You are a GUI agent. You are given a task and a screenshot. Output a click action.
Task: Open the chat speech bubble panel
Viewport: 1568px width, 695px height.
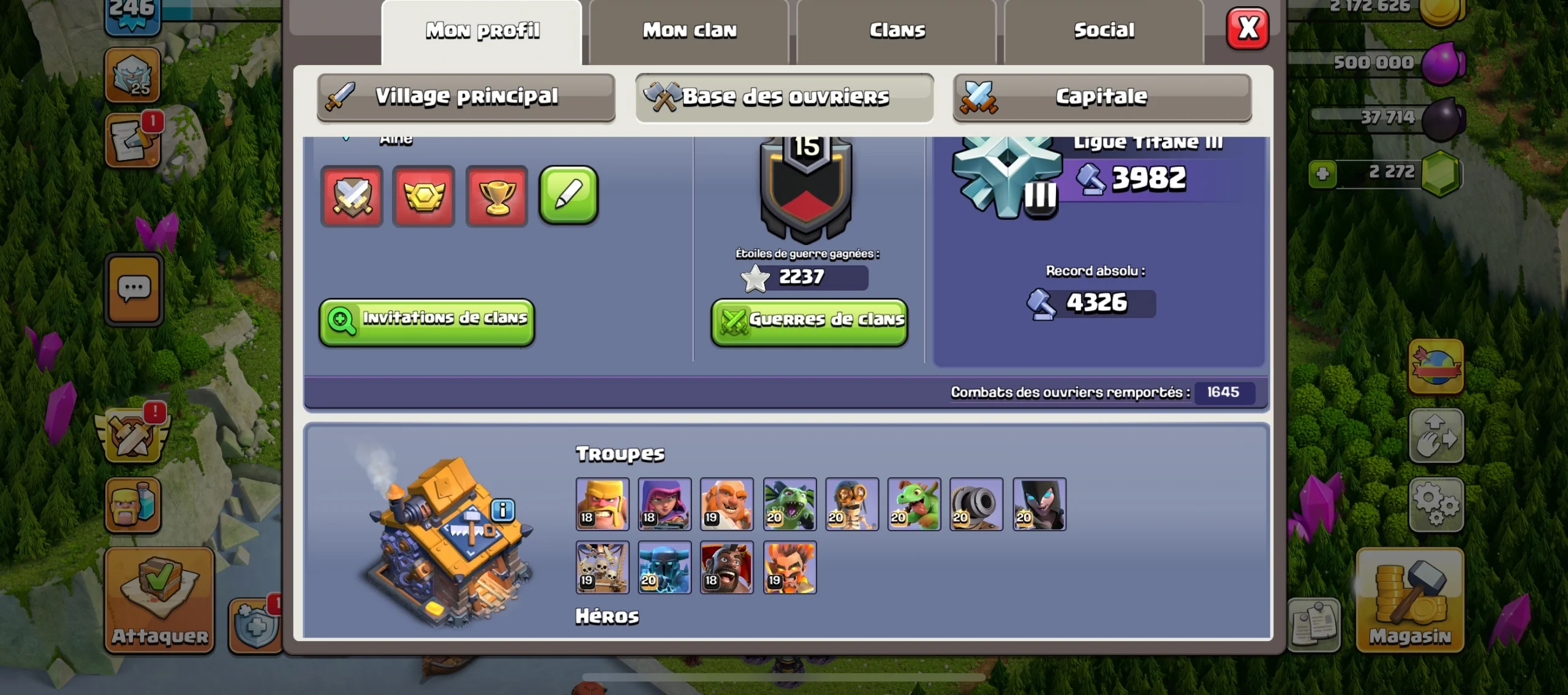134,289
